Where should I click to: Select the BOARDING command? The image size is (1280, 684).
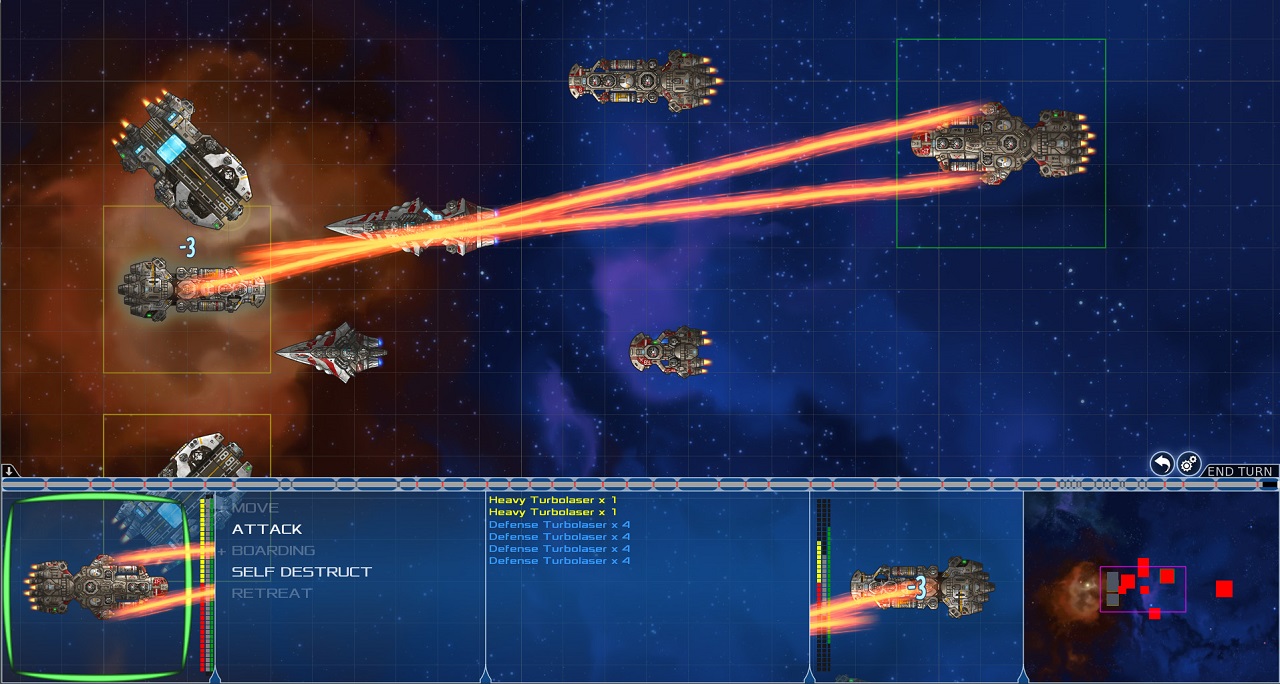click(272, 550)
